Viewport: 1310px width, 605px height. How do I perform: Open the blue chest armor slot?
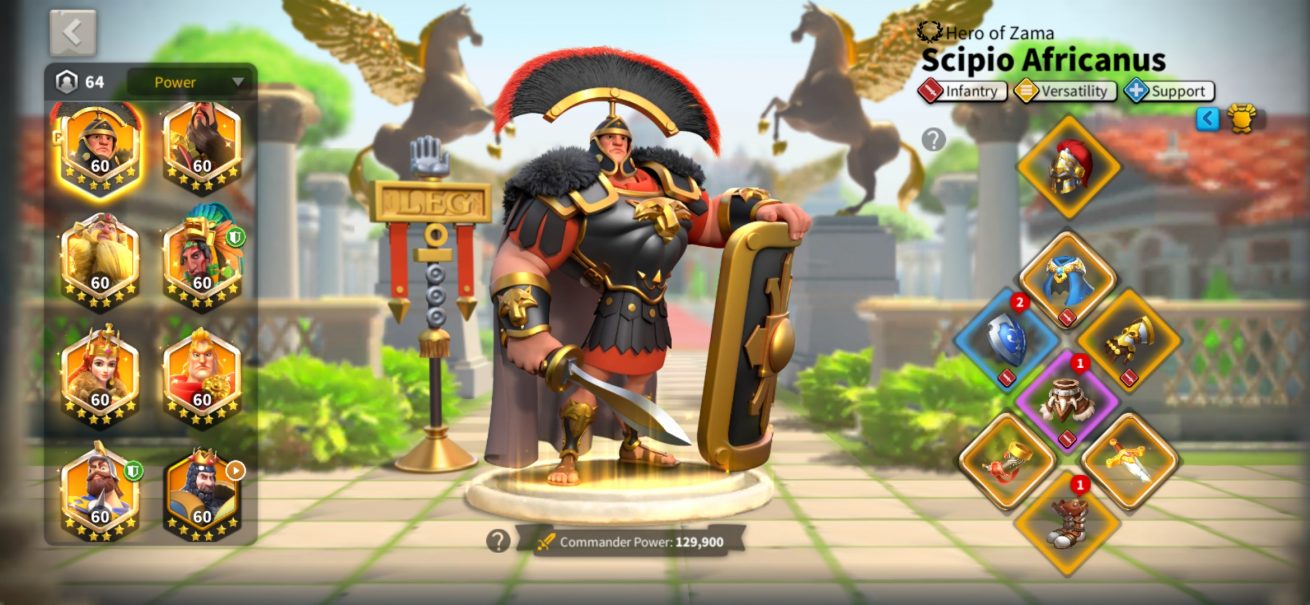[1067, 279]
